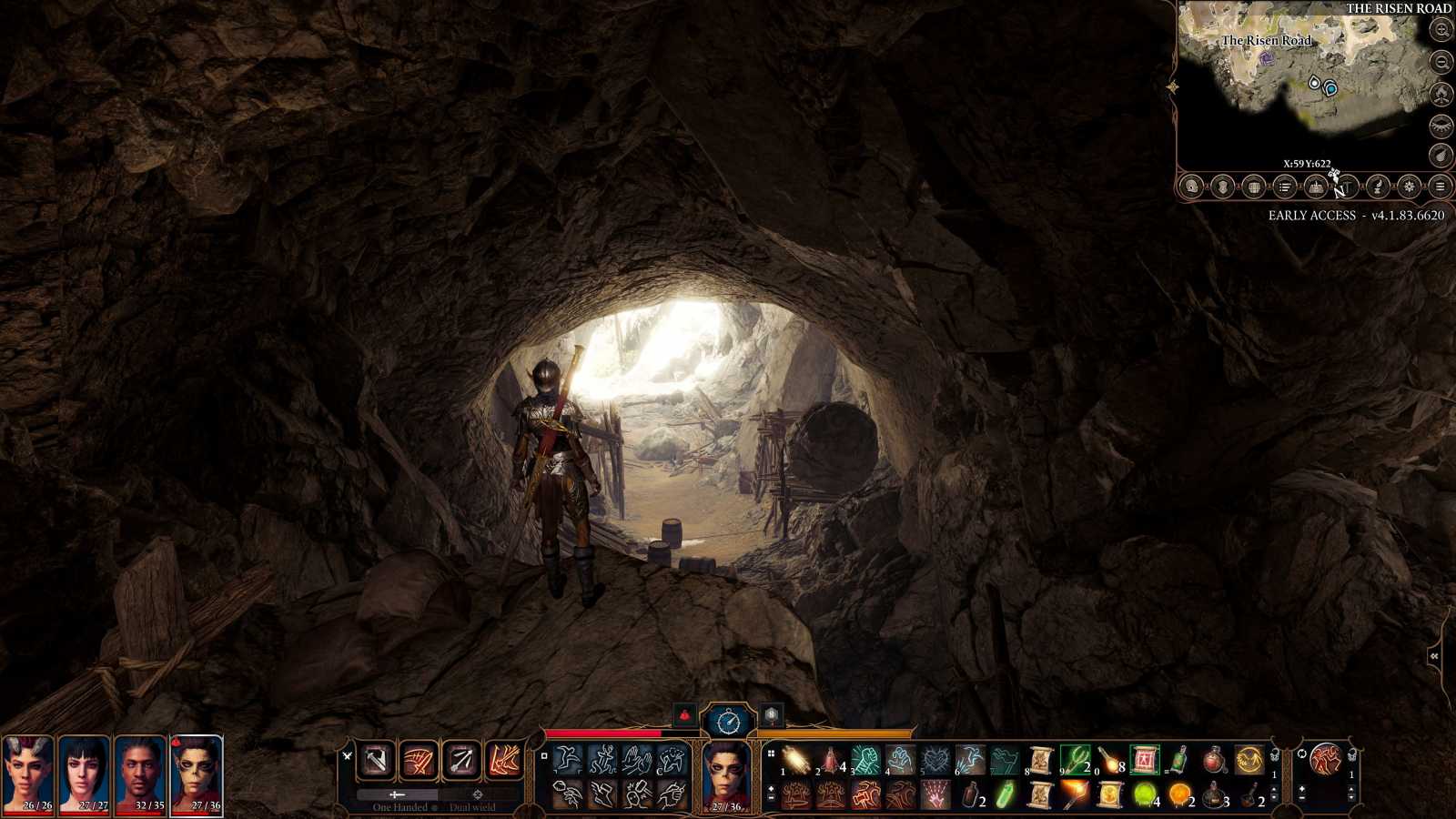This screenshot has height=819, width=1456.
Task: Click the stopwatch turn-based mode button
Action: pos(729,722)
